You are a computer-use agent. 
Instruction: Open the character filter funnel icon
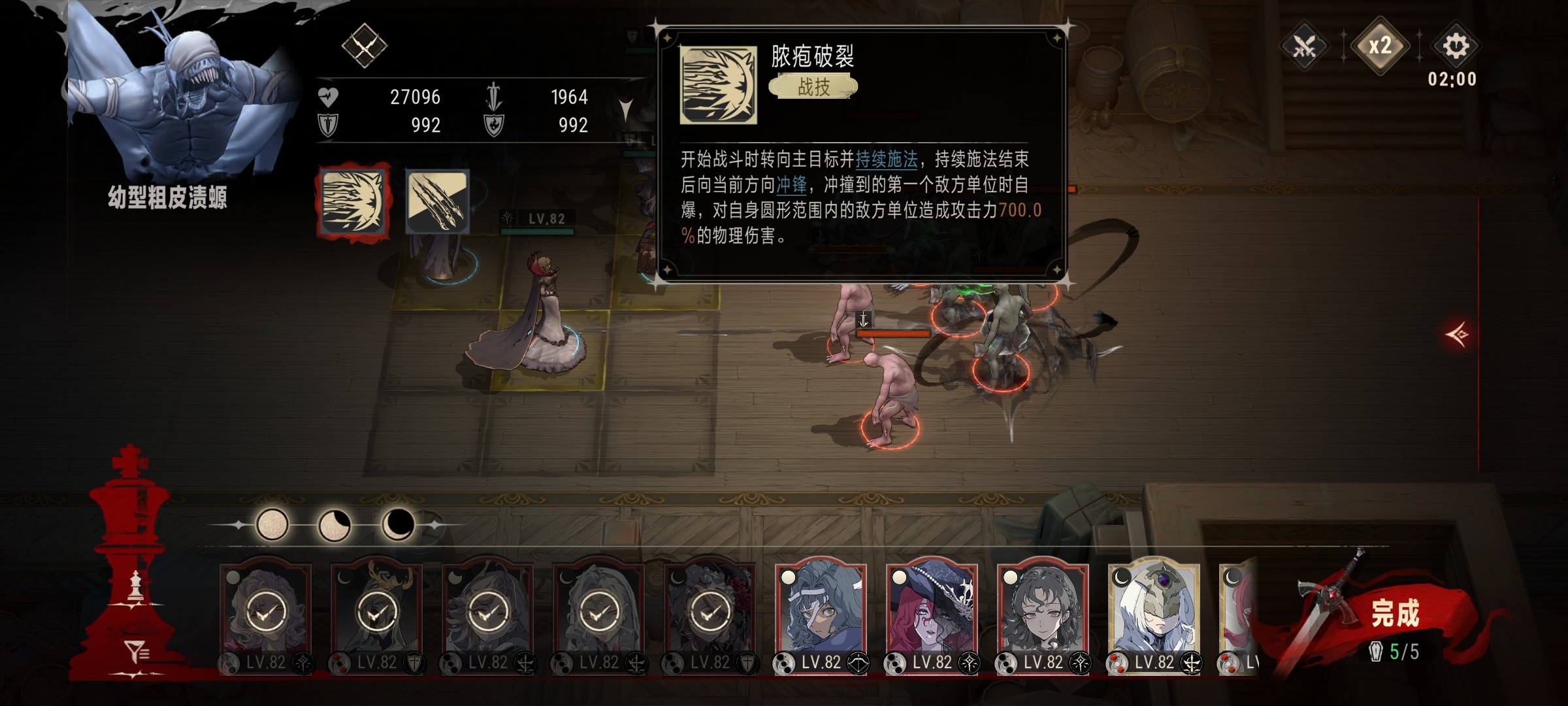(x=137, y=652)
